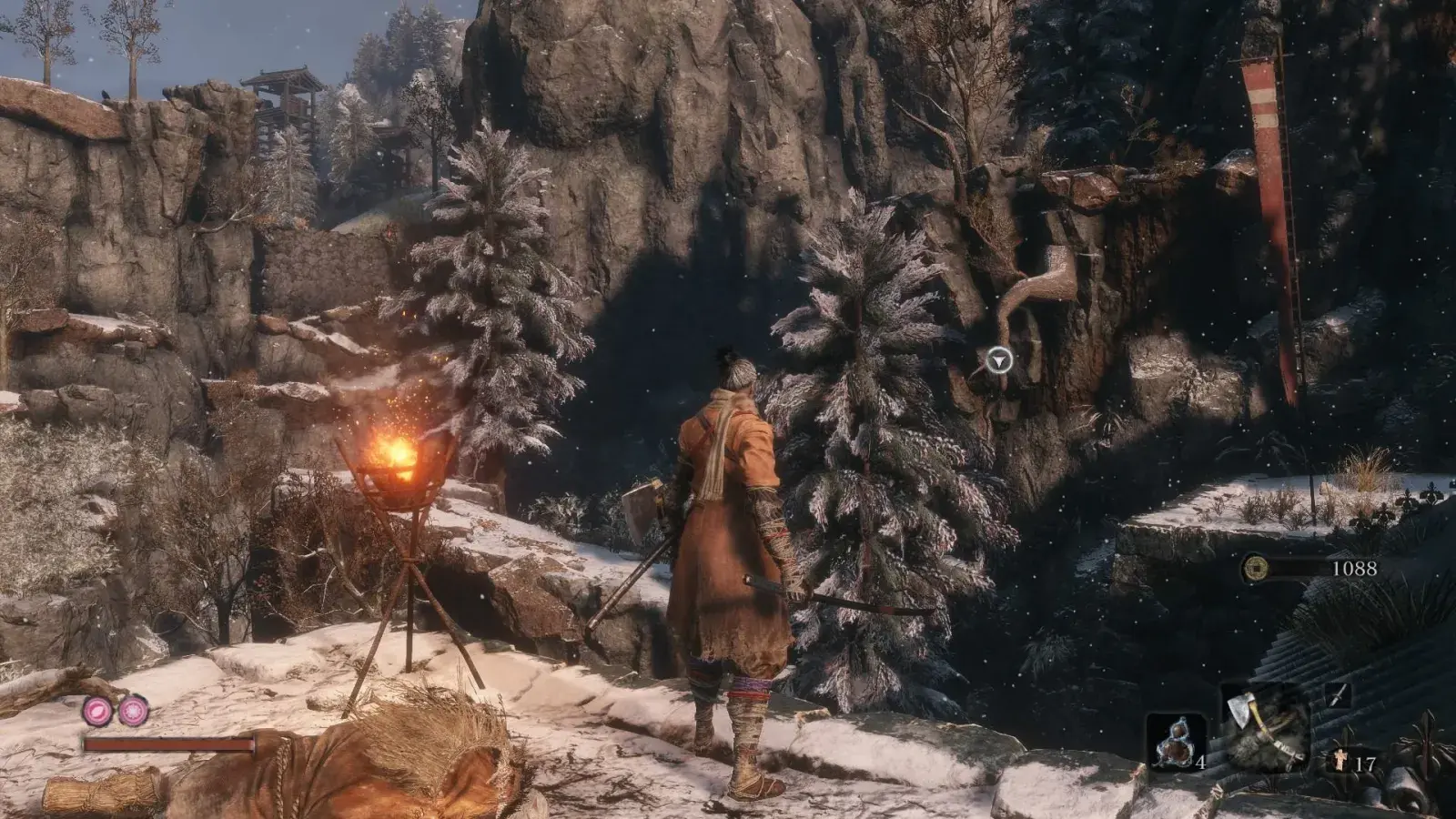Click the small blade icon above the axe
Viewport: 1456px width, 819px height.
(1336, 696)
